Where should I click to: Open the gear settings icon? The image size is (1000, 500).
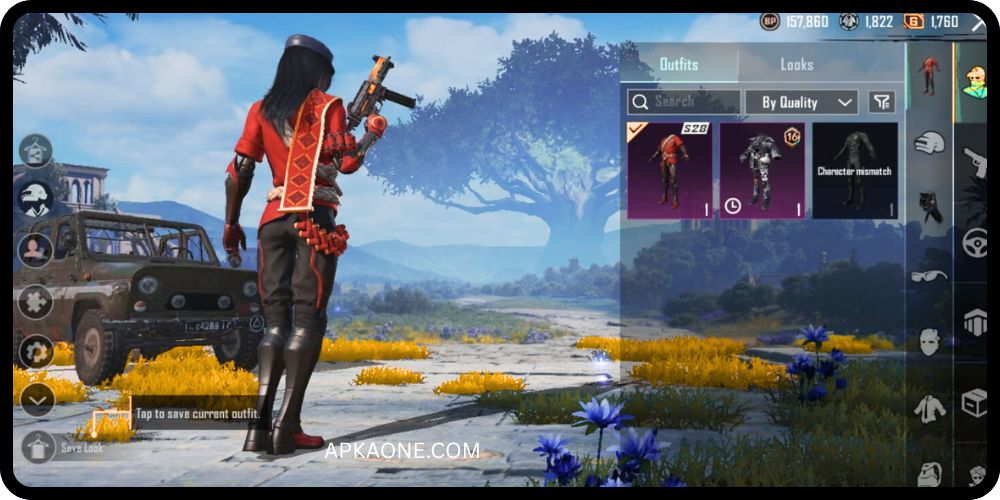point(37,352)
